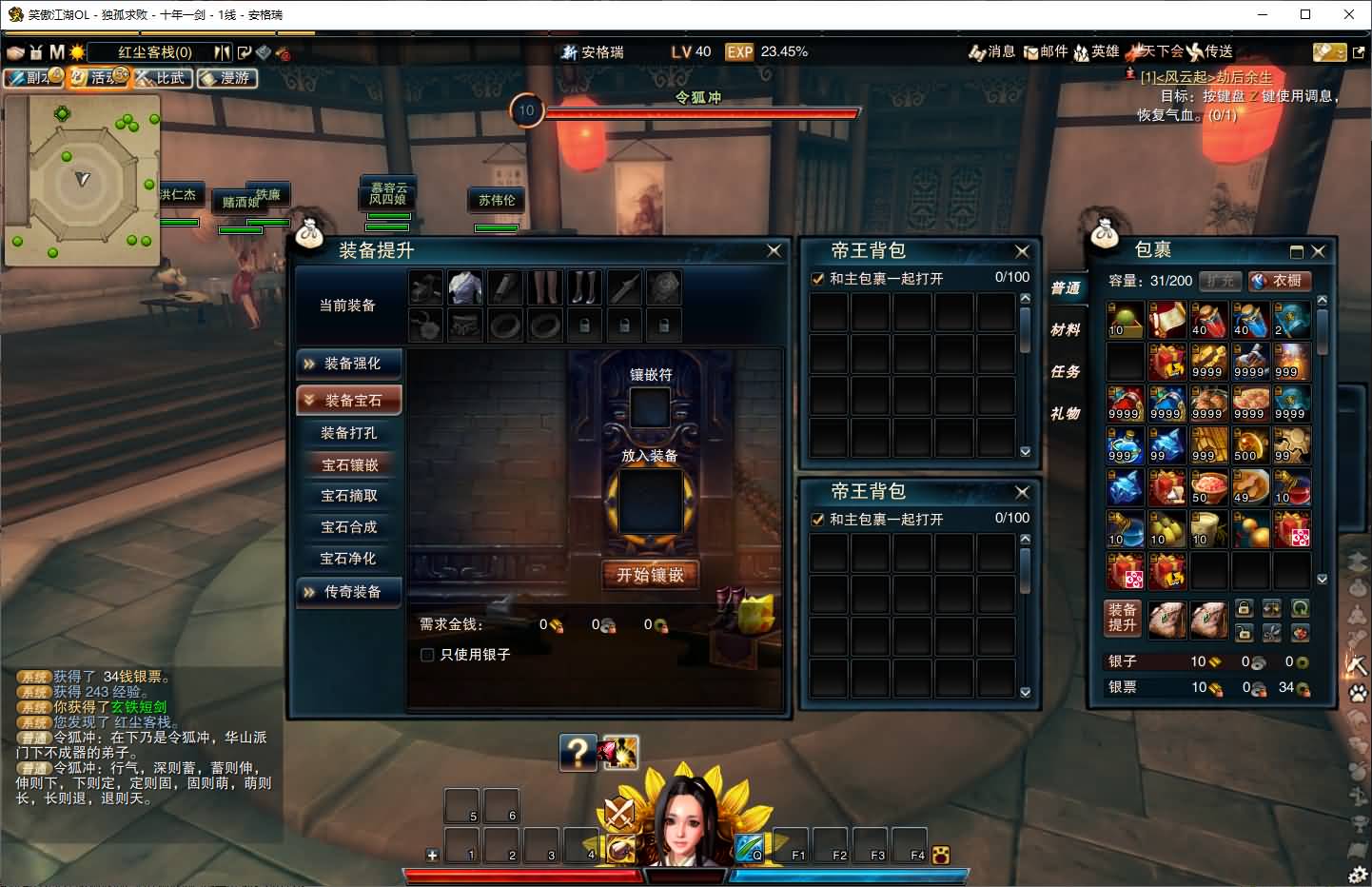
Task: Click the 装备提升 button in the bag
Action: (1123, 618)
